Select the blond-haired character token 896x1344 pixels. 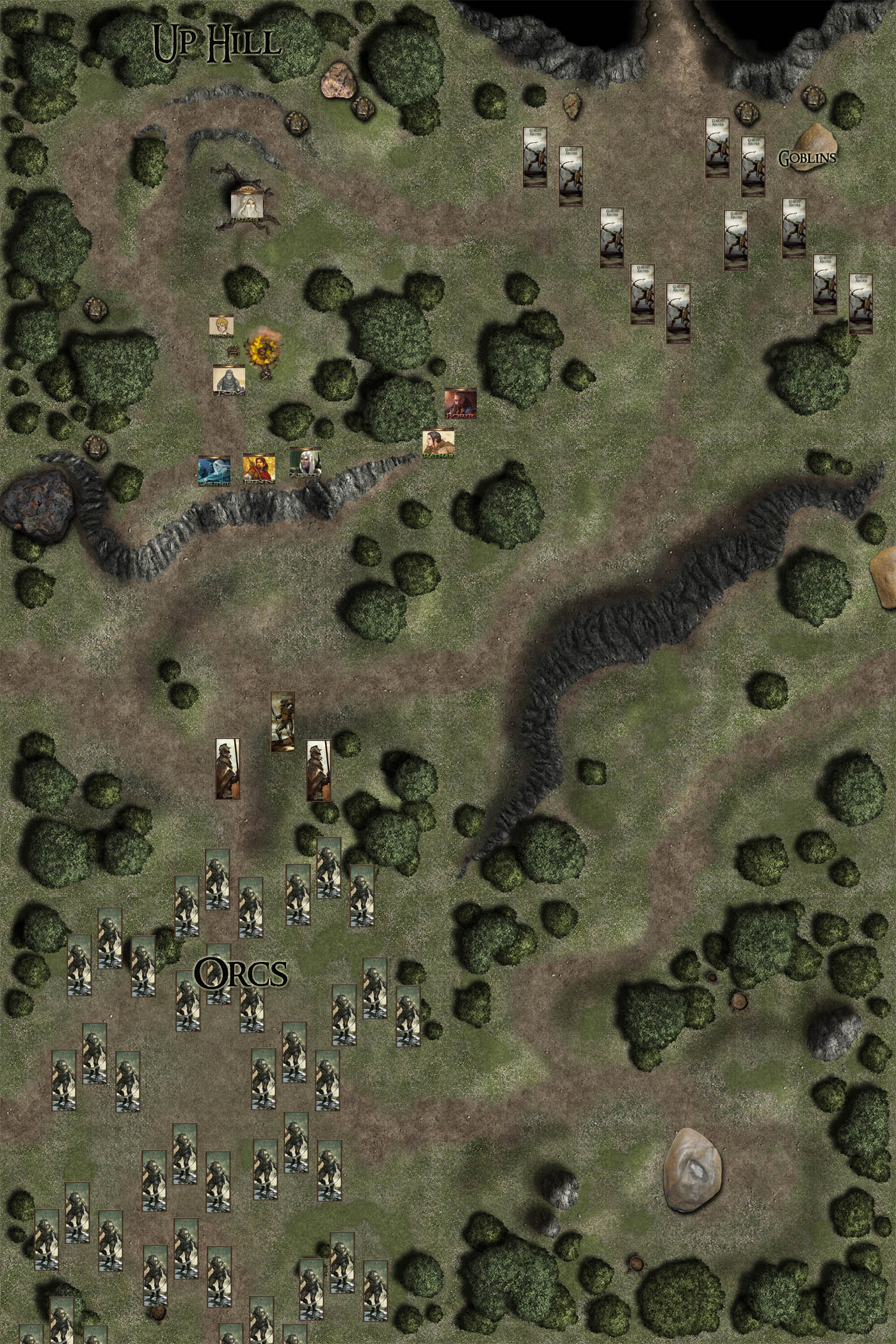click(x=222, y=326)
